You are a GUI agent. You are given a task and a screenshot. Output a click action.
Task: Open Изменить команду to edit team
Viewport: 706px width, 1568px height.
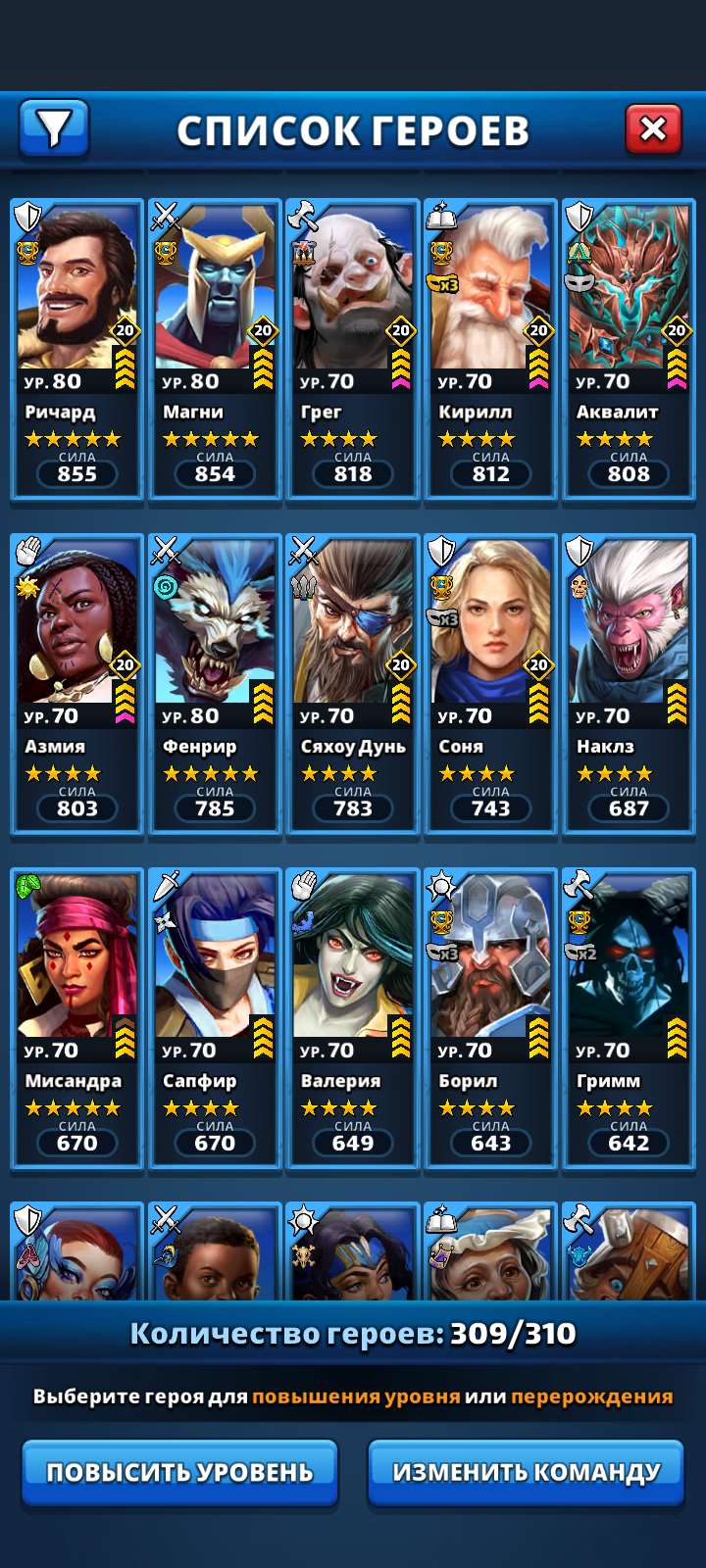coord(526,1471)
